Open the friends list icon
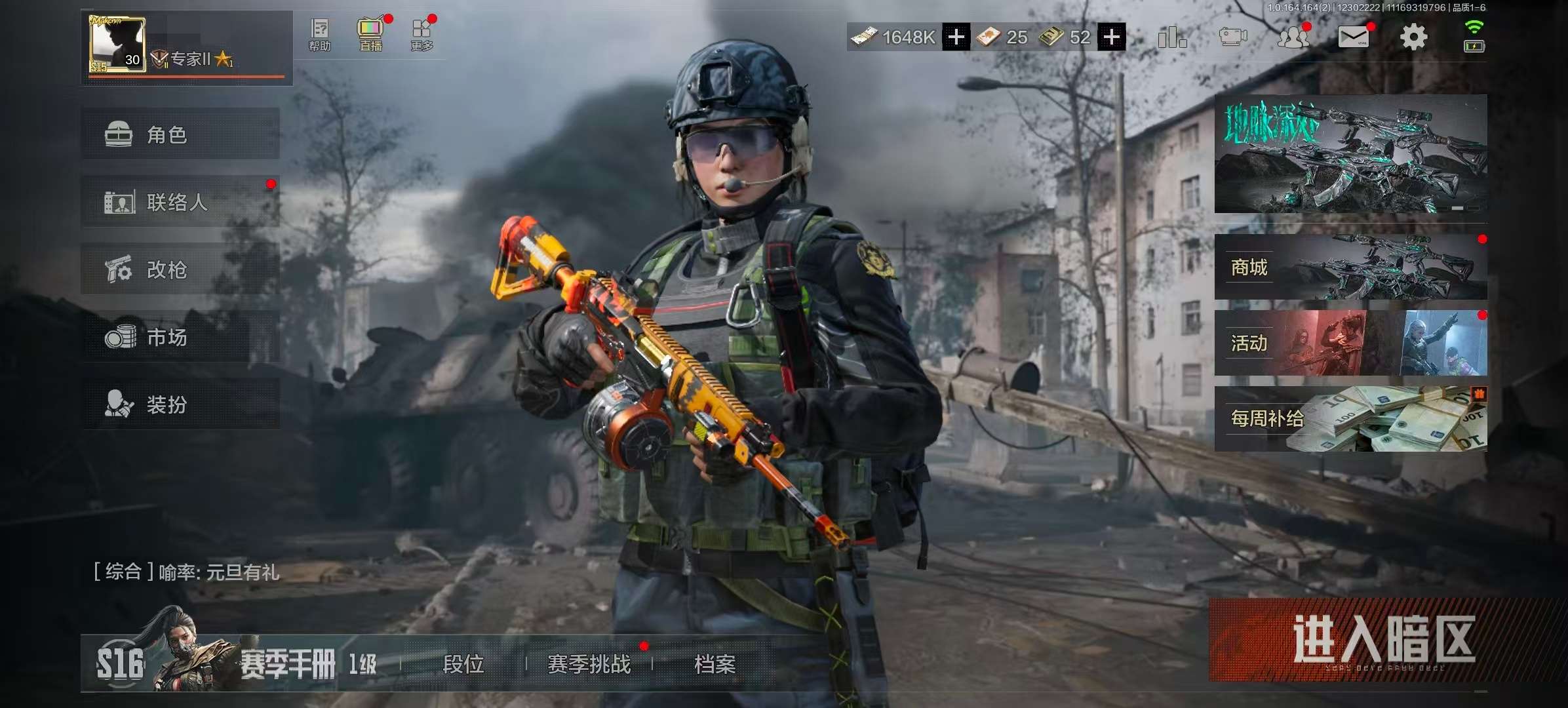The height and width of the screenshot is (708, 1568). [x=1292, y=37]
